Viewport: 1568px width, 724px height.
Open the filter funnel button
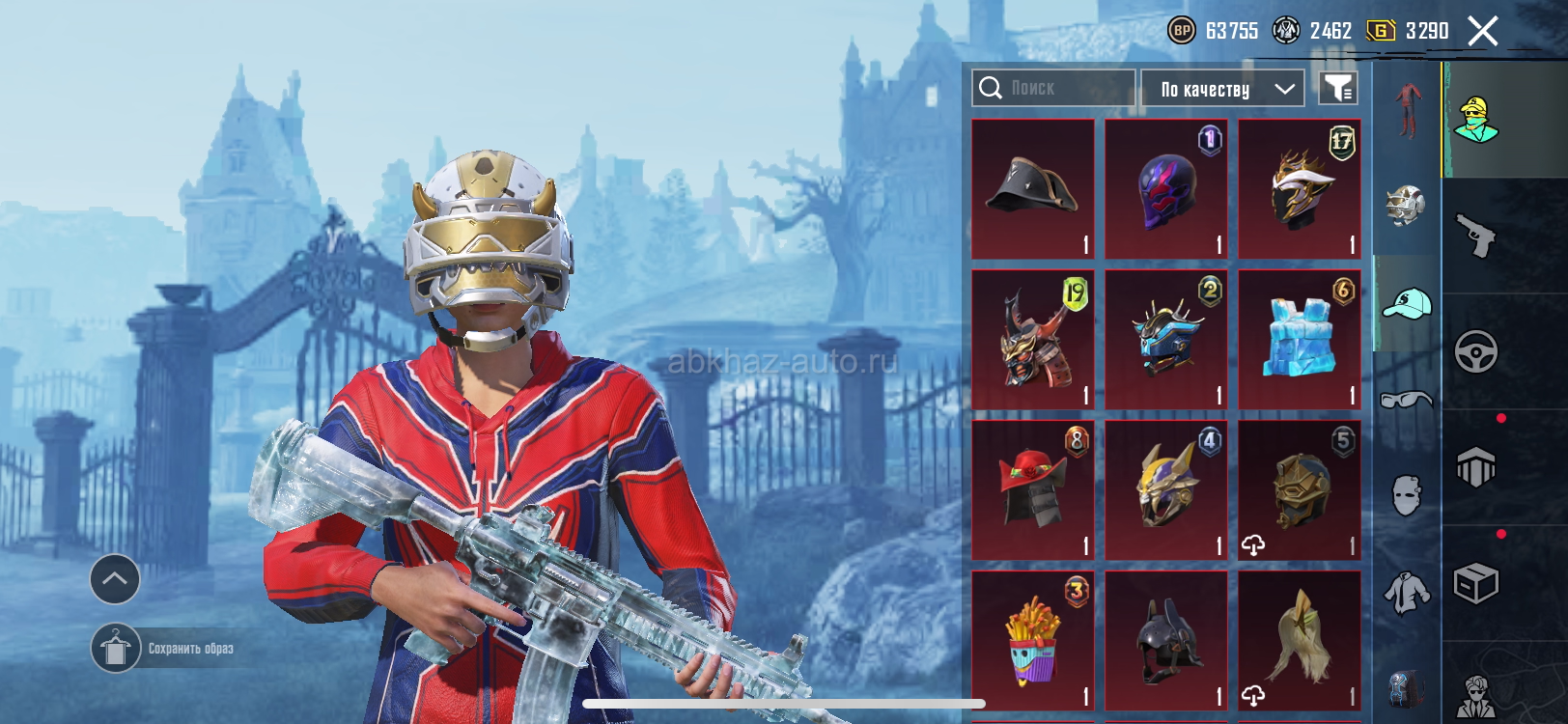[1338, 88]
